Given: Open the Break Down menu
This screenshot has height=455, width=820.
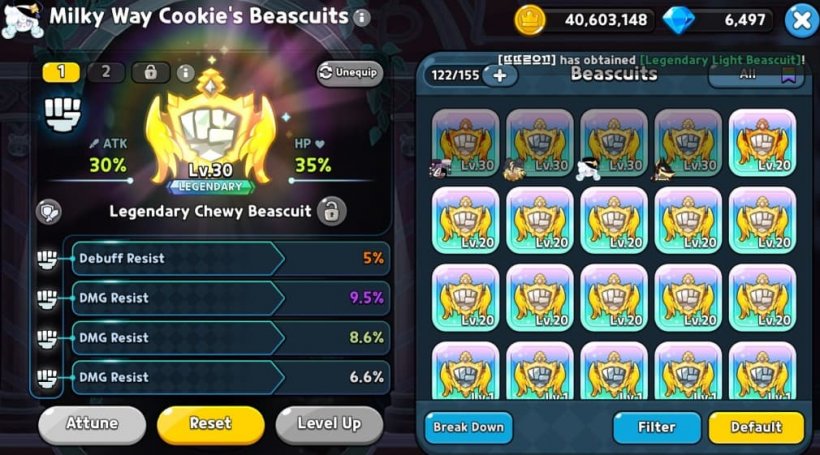Looking at the screenshot, I should click(x=468, y=427).
